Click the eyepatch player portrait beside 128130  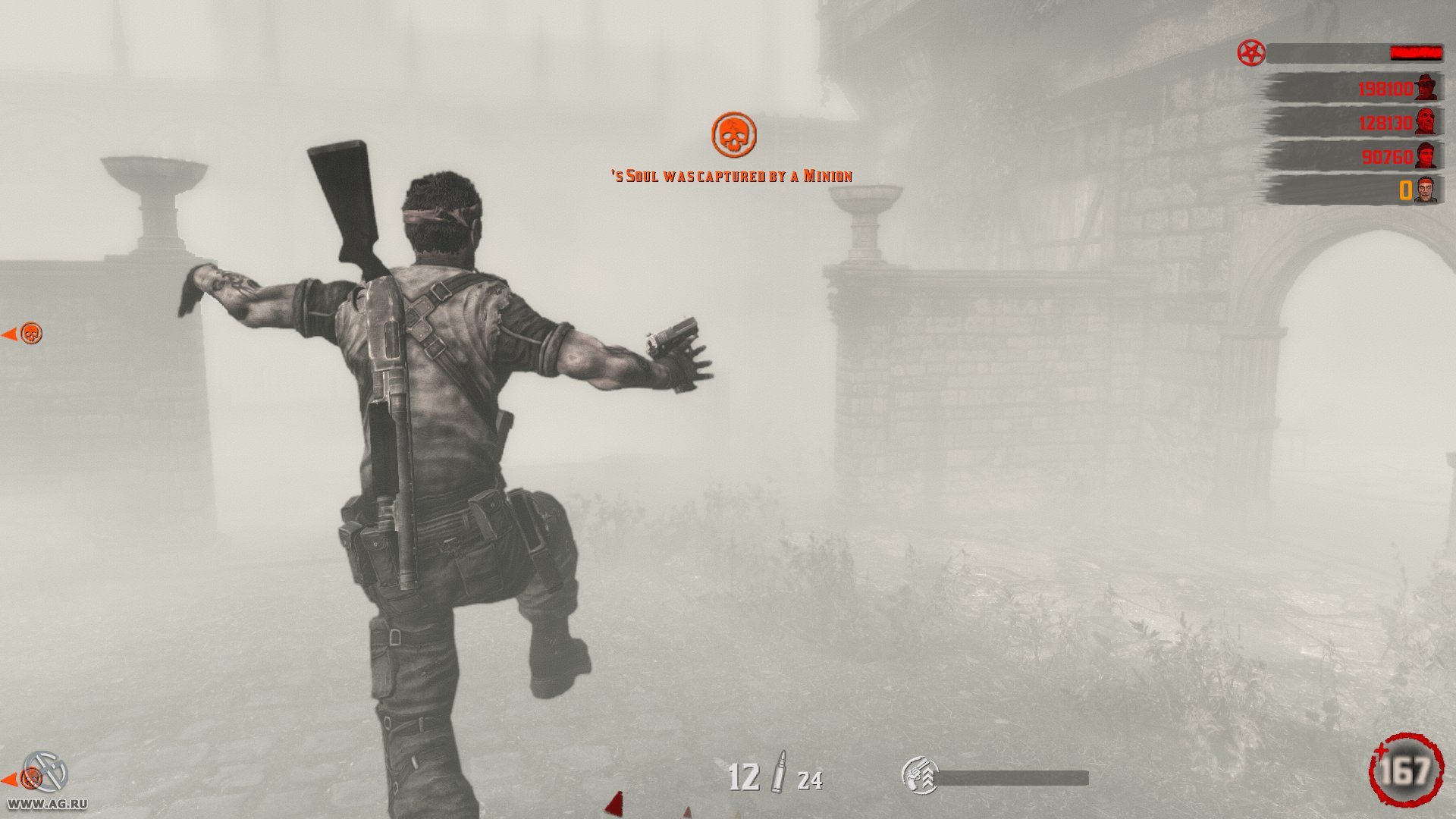click(x=1425, y=123)
